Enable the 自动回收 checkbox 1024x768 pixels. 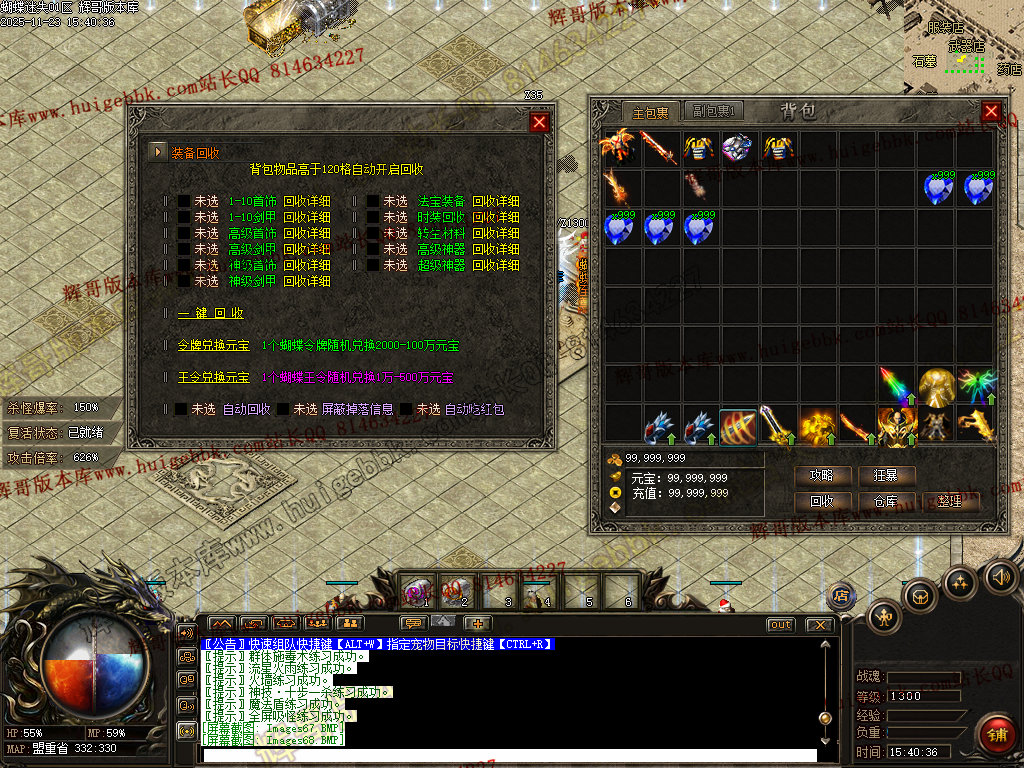point(181,409)
